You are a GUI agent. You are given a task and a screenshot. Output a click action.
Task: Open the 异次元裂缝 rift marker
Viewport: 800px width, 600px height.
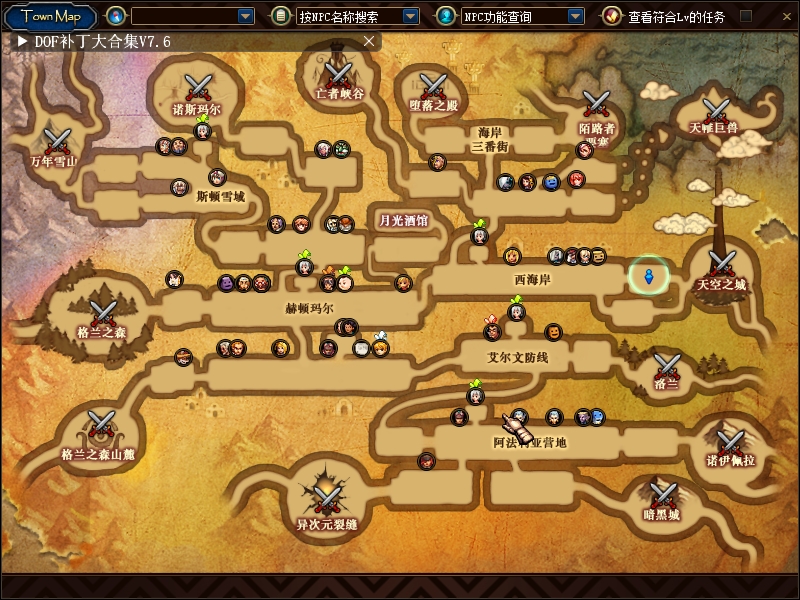[x=326, y=494]
